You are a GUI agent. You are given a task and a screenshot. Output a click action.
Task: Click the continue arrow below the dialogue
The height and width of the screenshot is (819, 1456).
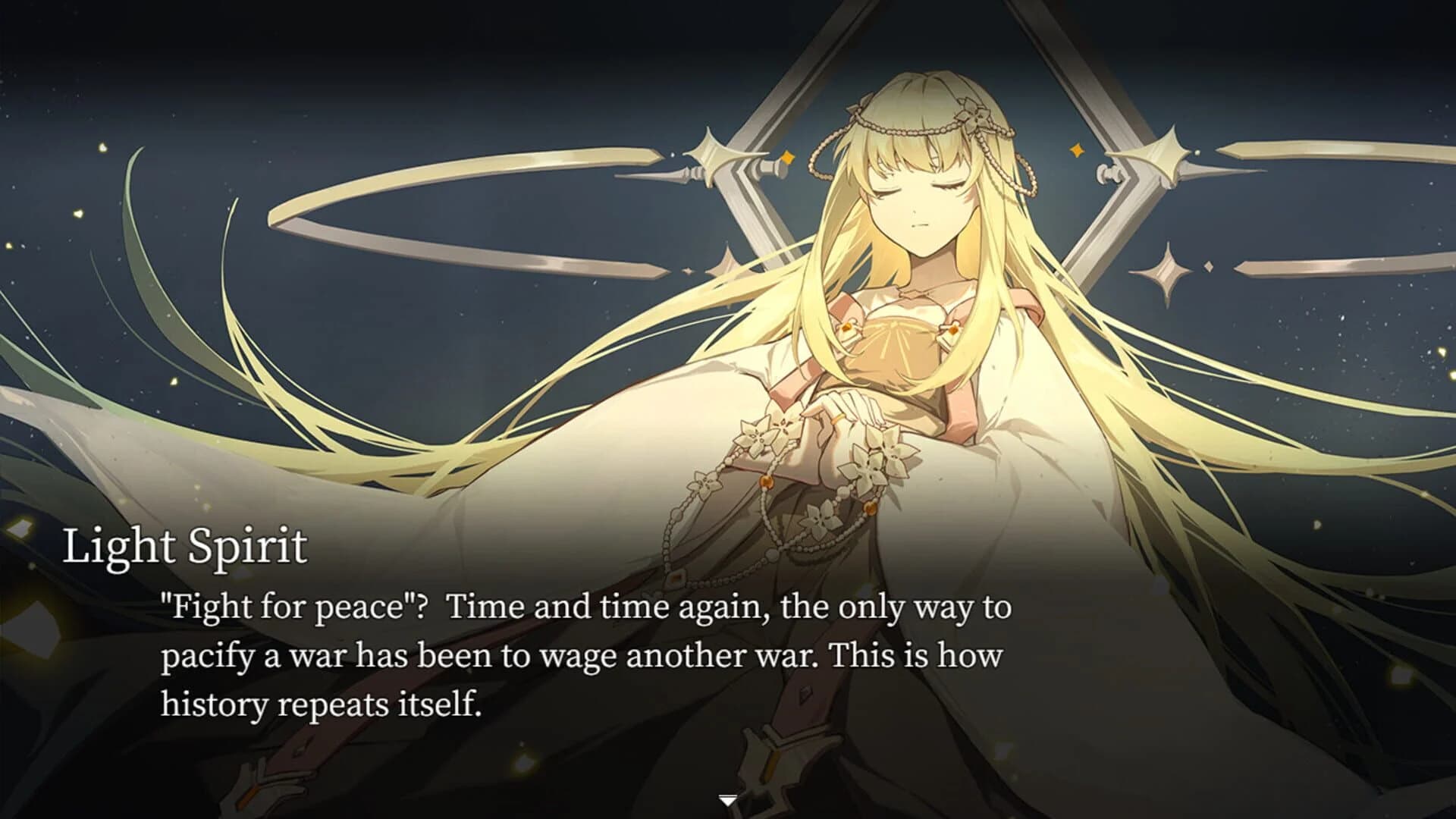pyautogui.click(x=728, y=798)
